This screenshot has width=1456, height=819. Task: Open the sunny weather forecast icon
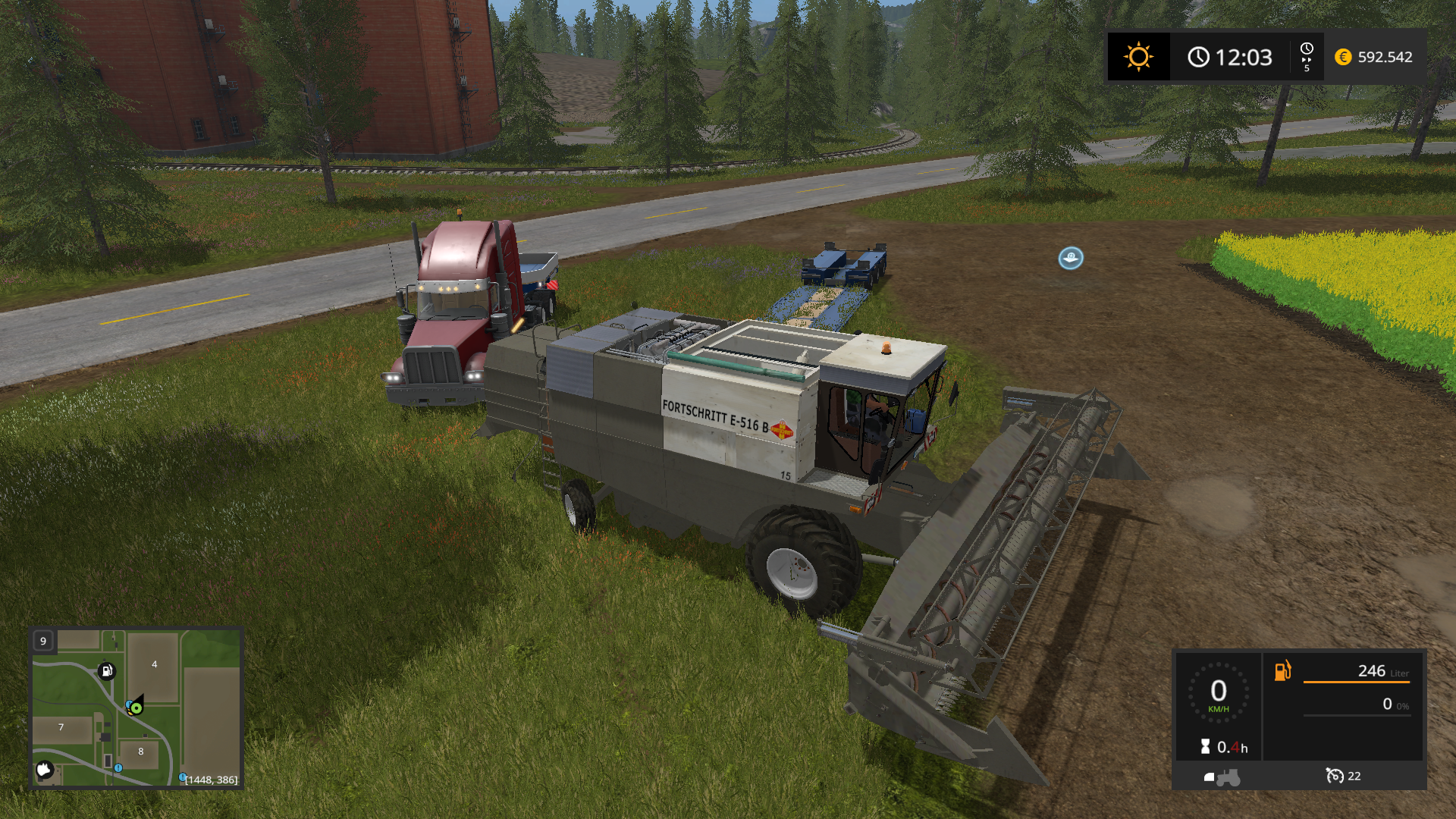[1138, 57]
